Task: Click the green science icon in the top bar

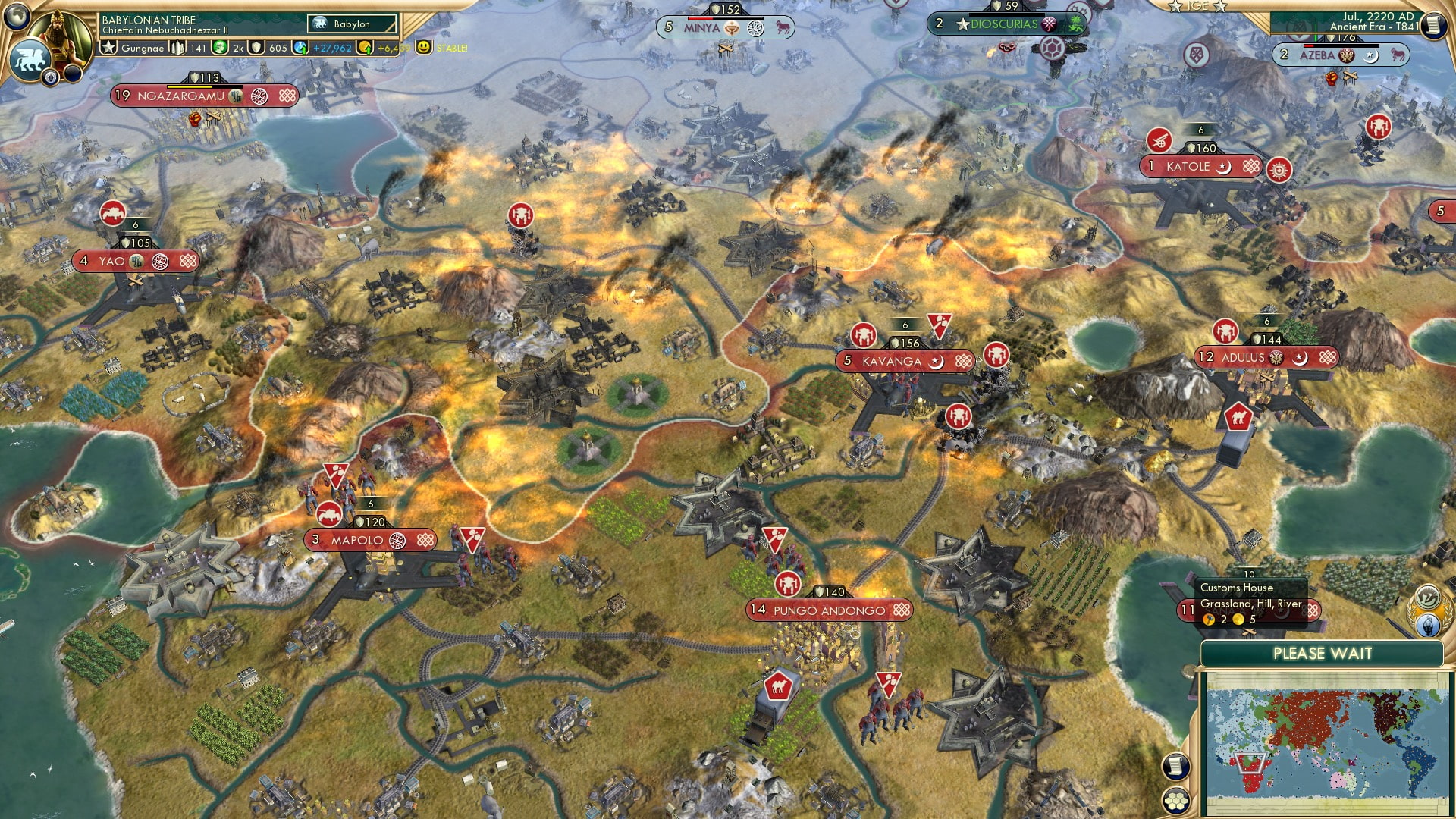Action: click(218, 47)
